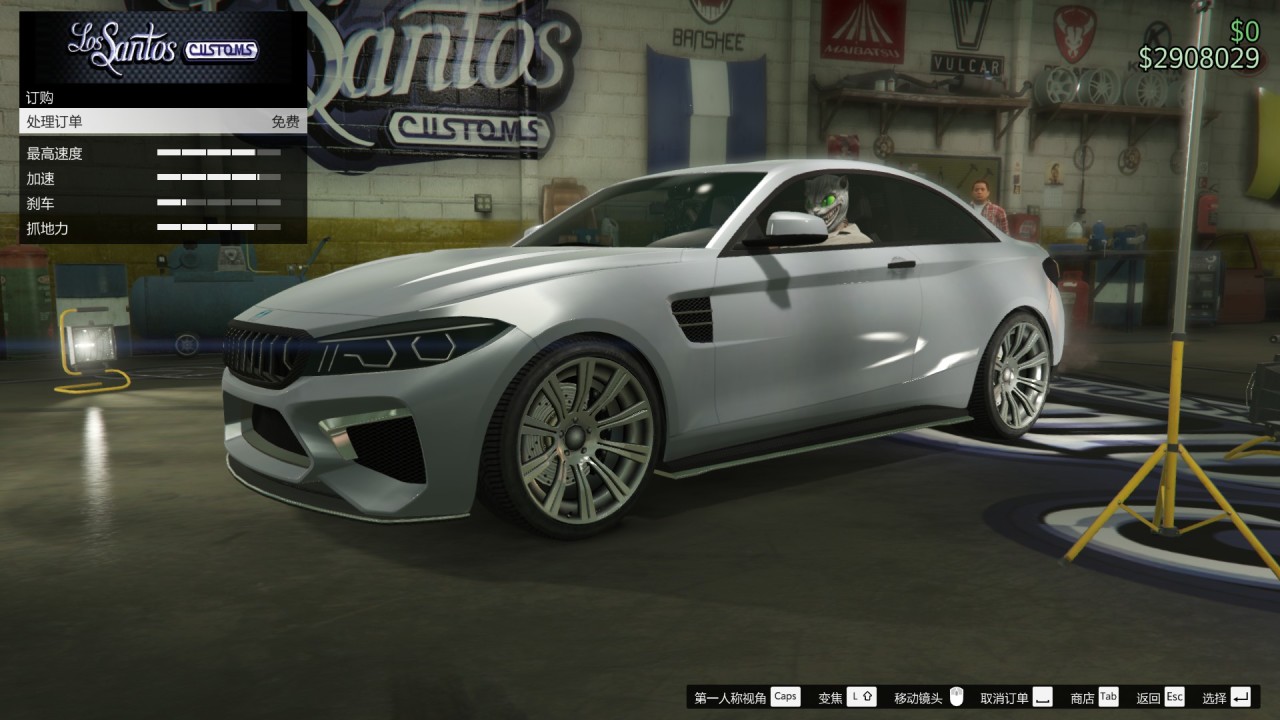Click the Caps key icon for 第一人称视角
The image size is (1280, 720).
(787, 697)
